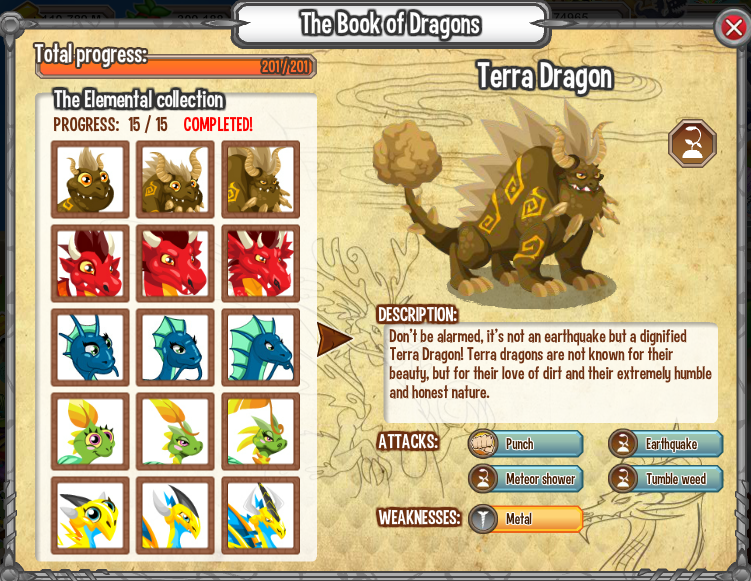
Task: Click the Punch attack button
Action: pos(526,444)
